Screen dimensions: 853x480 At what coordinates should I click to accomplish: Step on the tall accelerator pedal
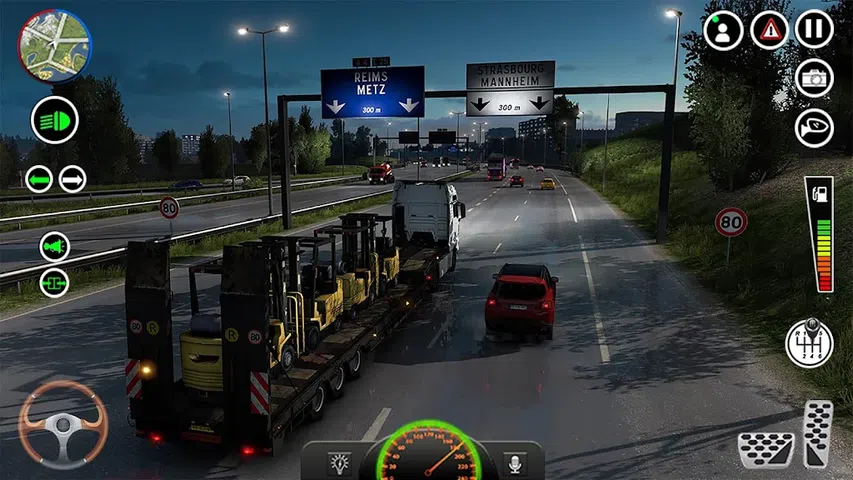pyautogui.click(x=818, y=433)
